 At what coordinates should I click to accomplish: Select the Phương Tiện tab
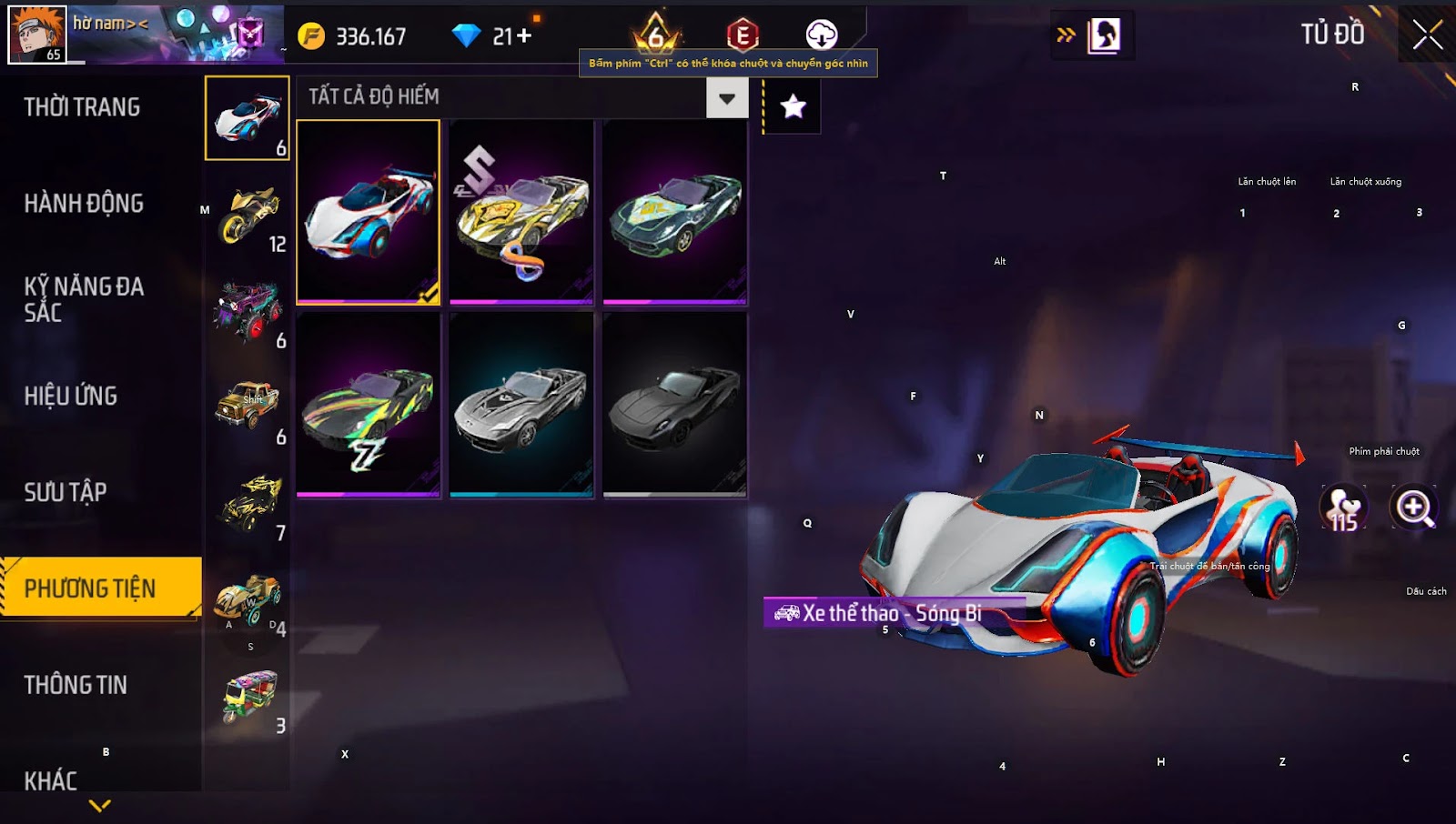click(91, 588)
